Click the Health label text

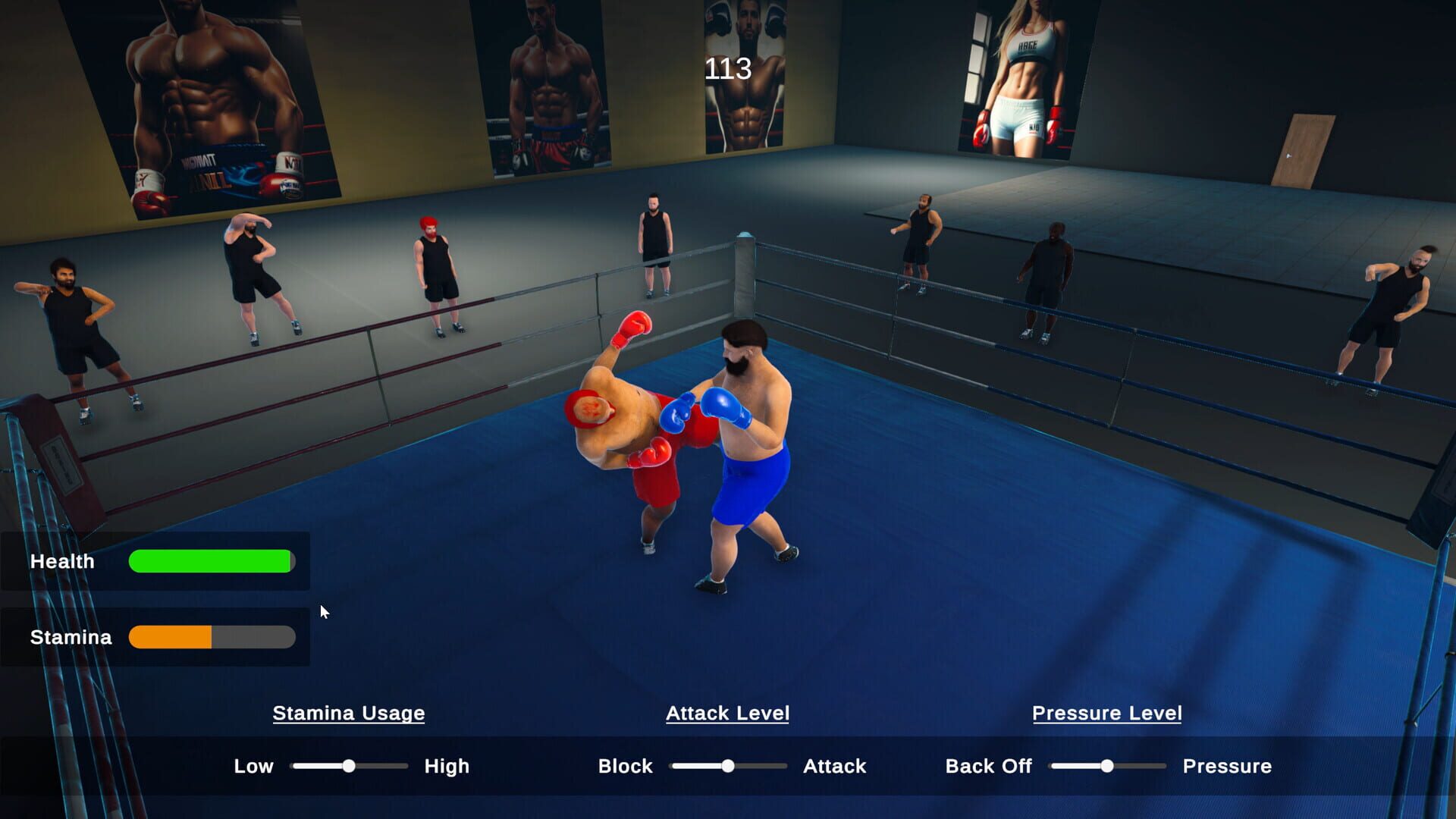[63, 561]
